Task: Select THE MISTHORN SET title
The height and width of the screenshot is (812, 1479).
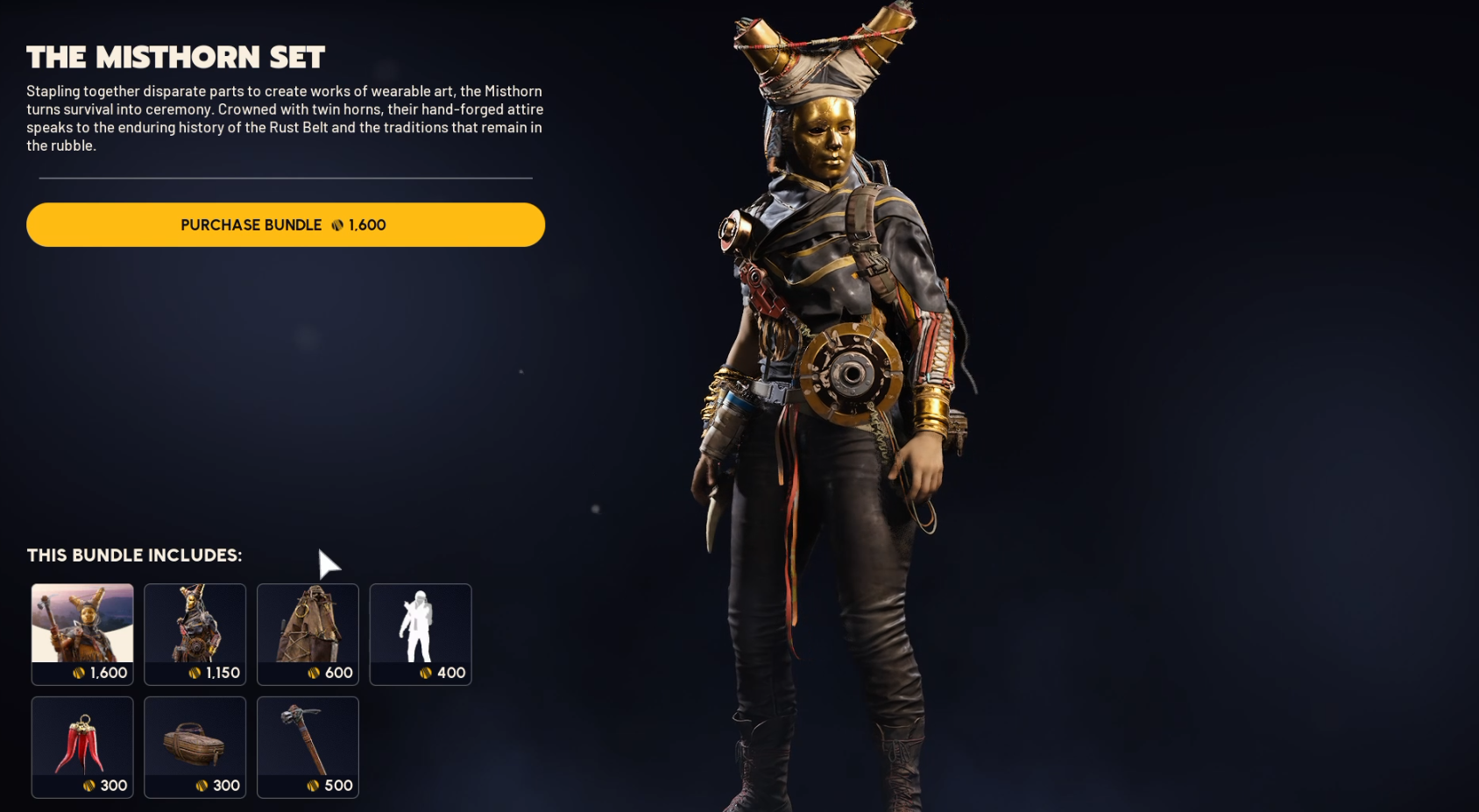Action: tap(175, 57)
